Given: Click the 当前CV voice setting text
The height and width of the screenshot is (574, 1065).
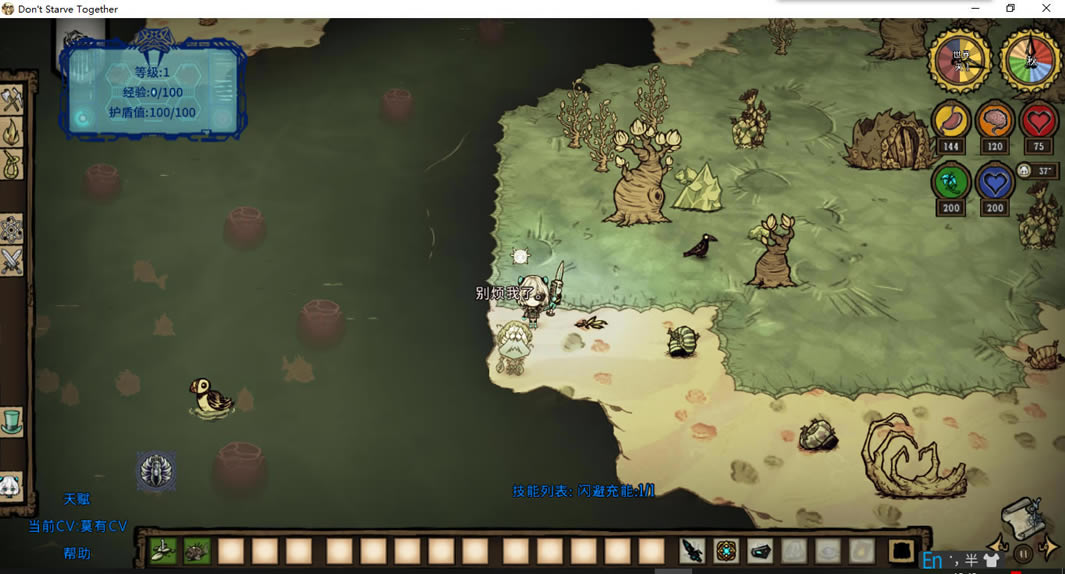Looking at the screenshot, I should pos(77,526).
